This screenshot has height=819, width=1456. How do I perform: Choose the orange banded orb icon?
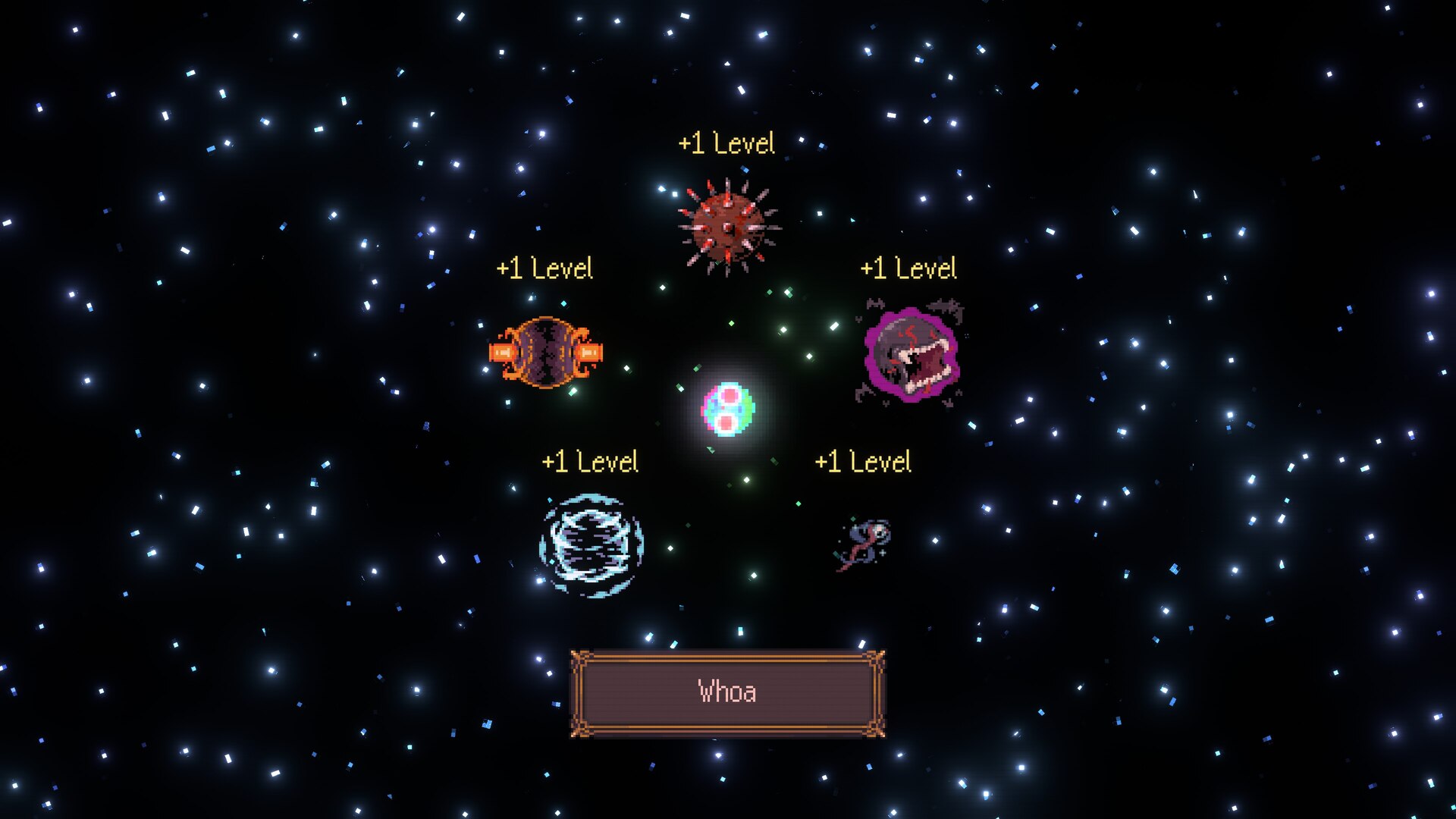546,353
